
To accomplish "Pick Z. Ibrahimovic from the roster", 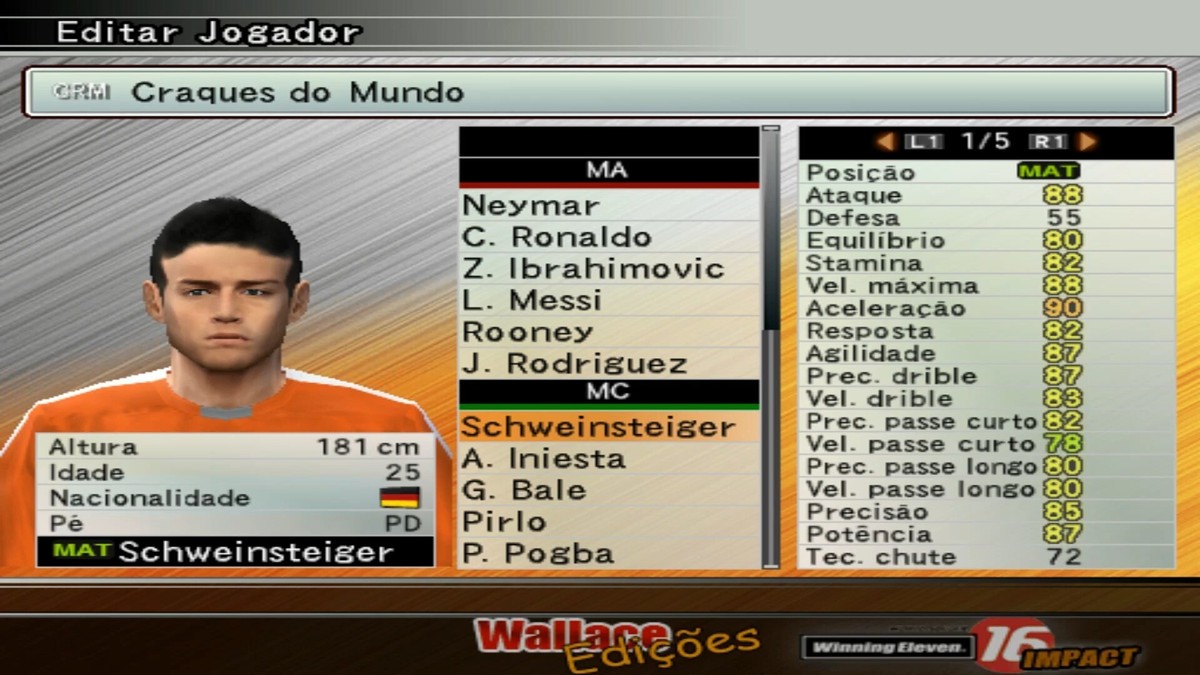I will [608, 269].
